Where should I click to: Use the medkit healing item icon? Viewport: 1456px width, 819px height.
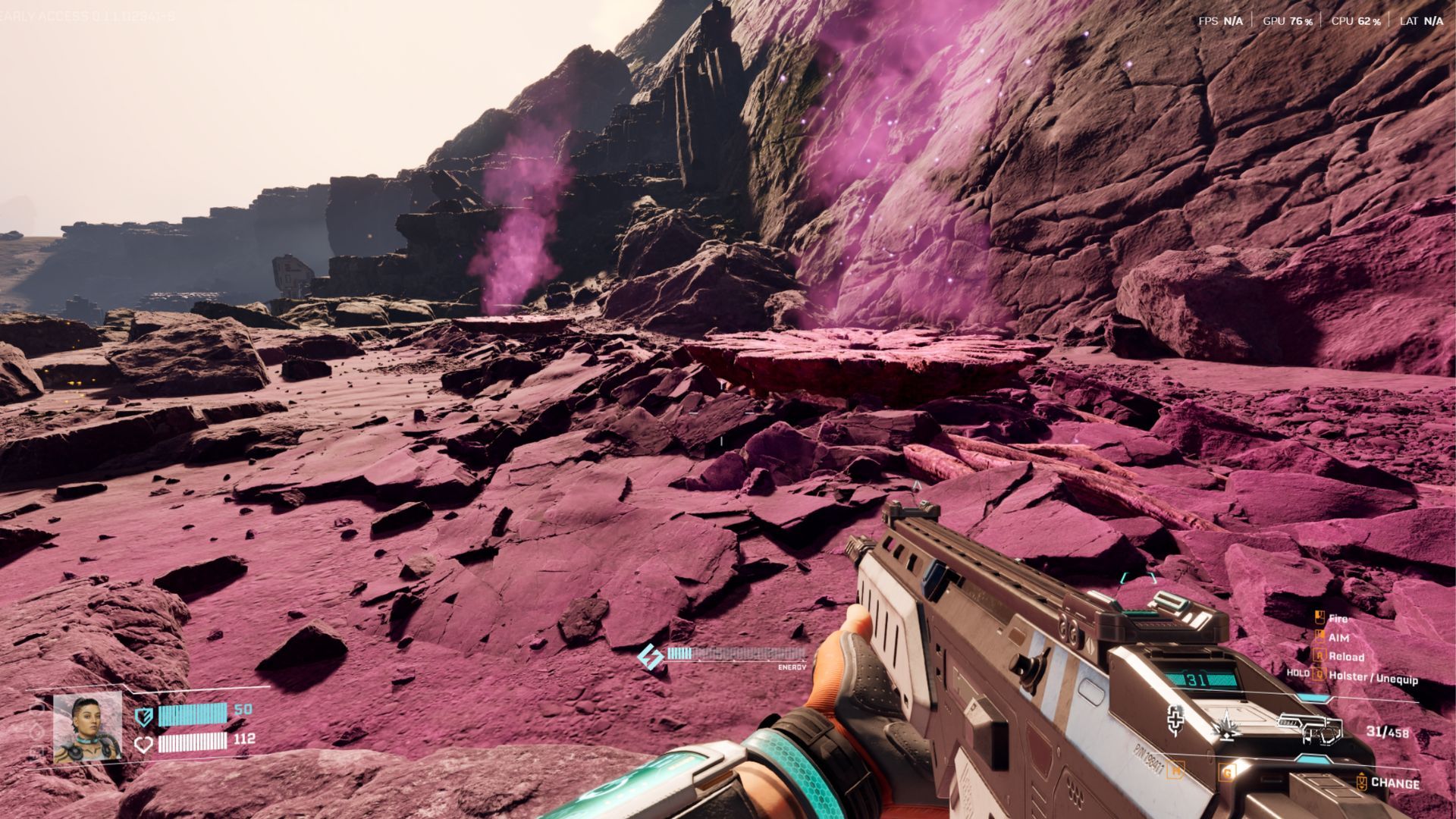pyautogui.click(x=1175, y=720)
